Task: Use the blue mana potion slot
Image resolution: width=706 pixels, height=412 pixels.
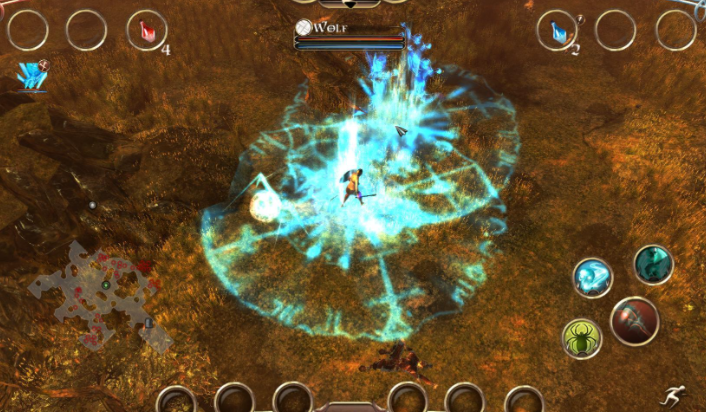Action: [x=557, y=30]
